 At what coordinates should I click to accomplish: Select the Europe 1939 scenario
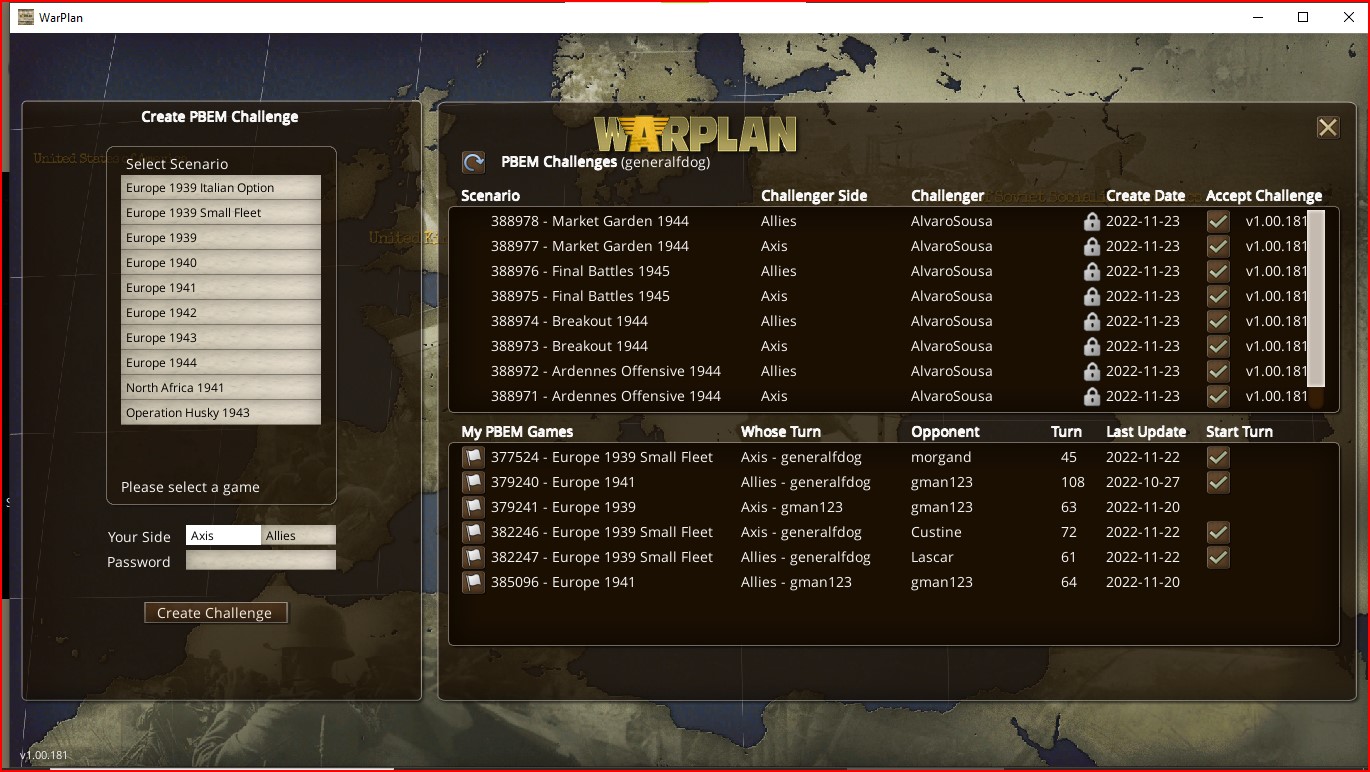[220, 237]
